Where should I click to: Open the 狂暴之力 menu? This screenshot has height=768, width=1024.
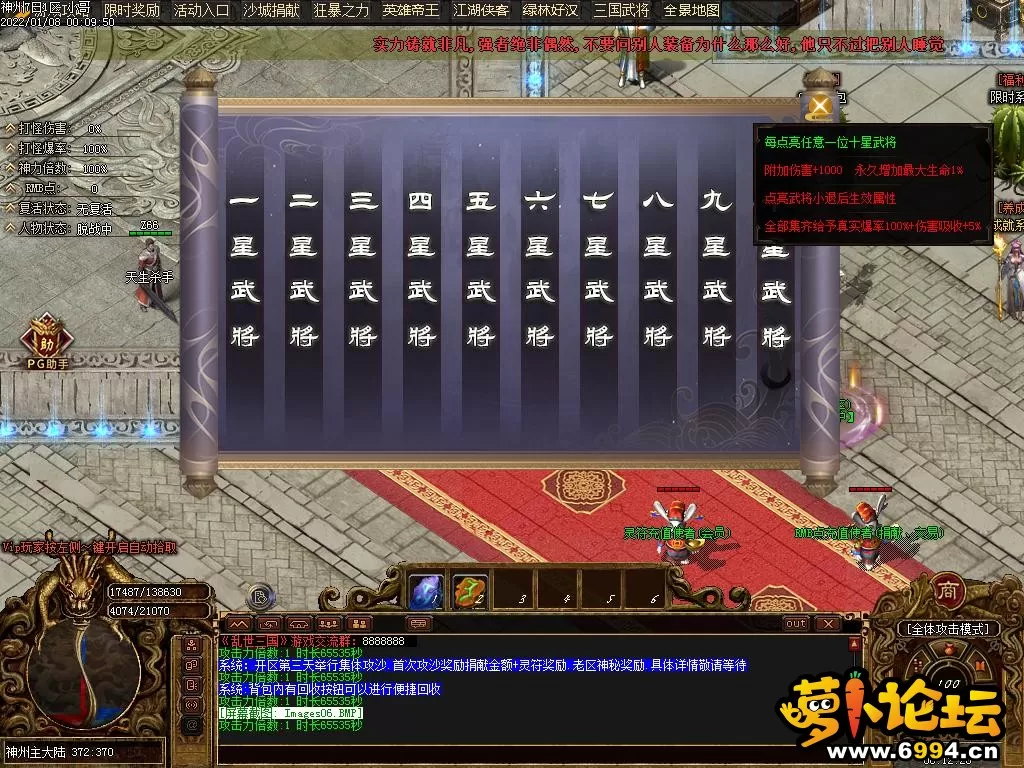tap(341, 11)
